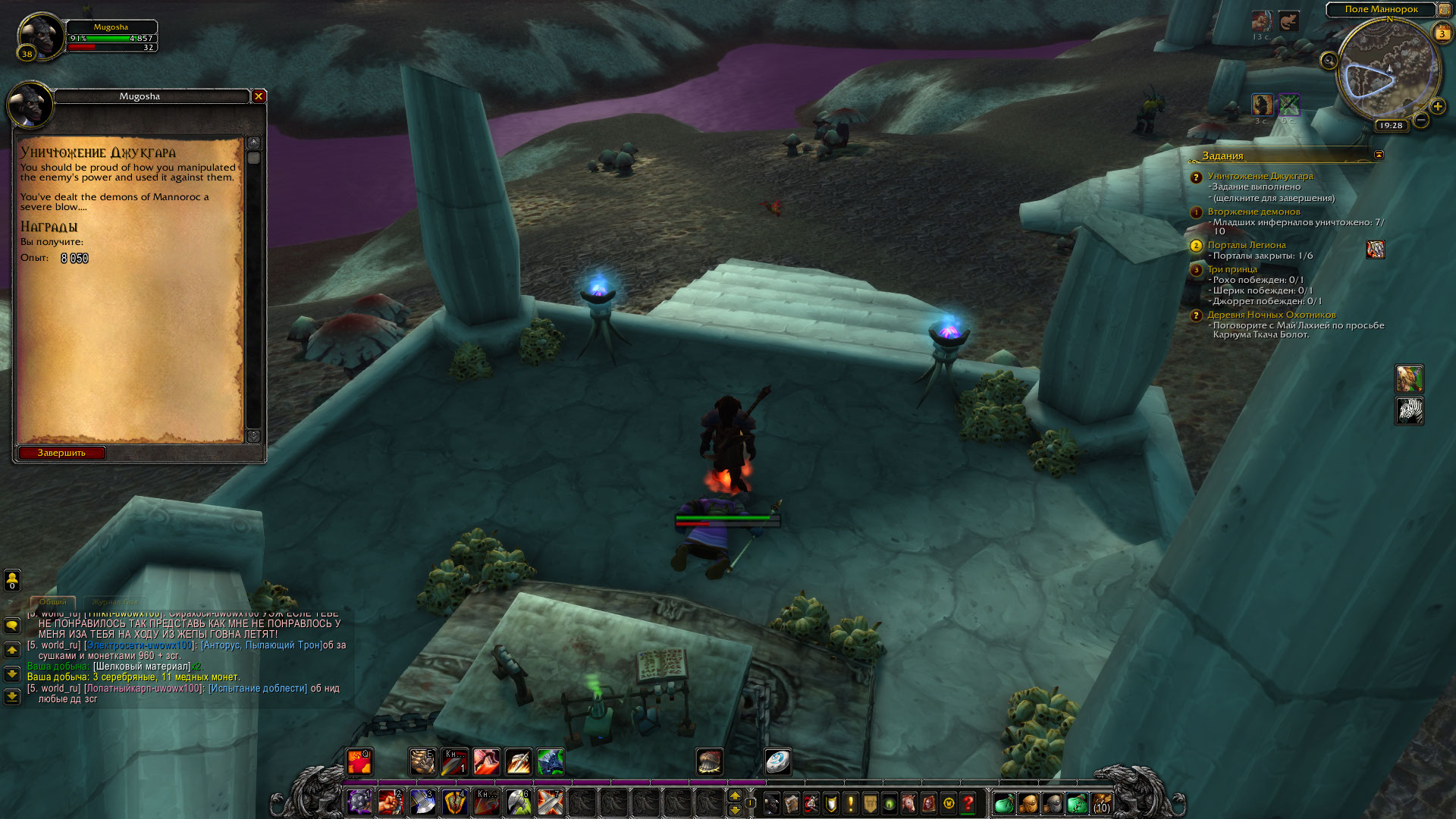Screen dimensions: 1456x819
Task: Select the Общий chat tab
Action: (x=53, y=602)
